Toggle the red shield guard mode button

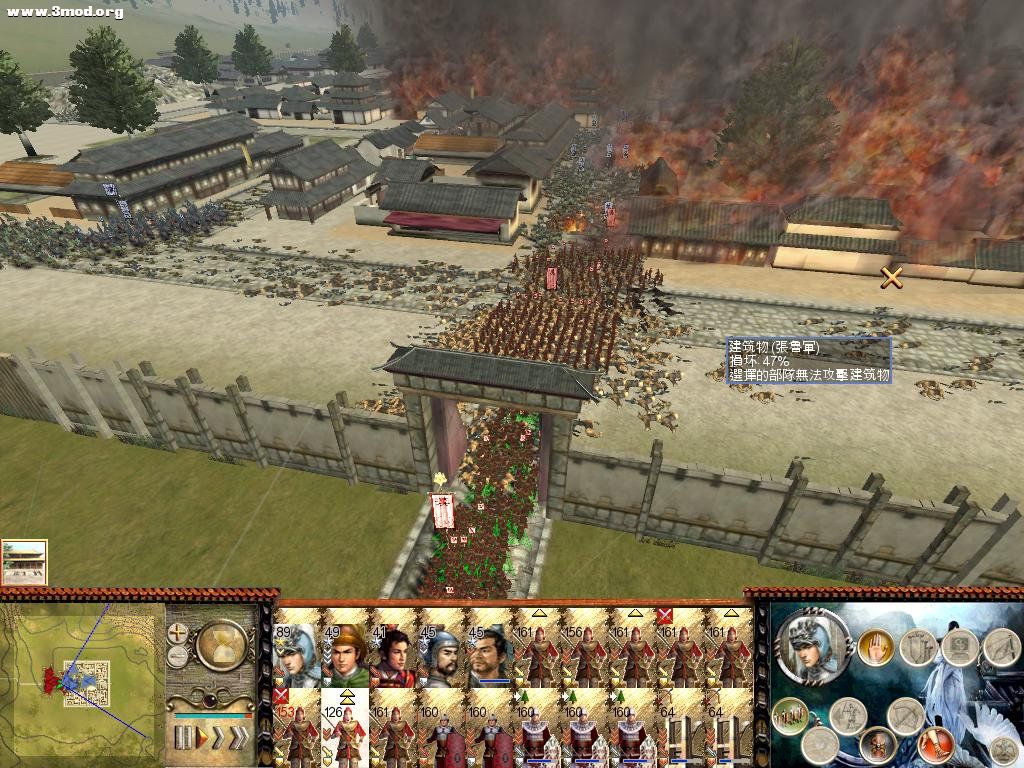pyautogui.click(x=877, y=744)
